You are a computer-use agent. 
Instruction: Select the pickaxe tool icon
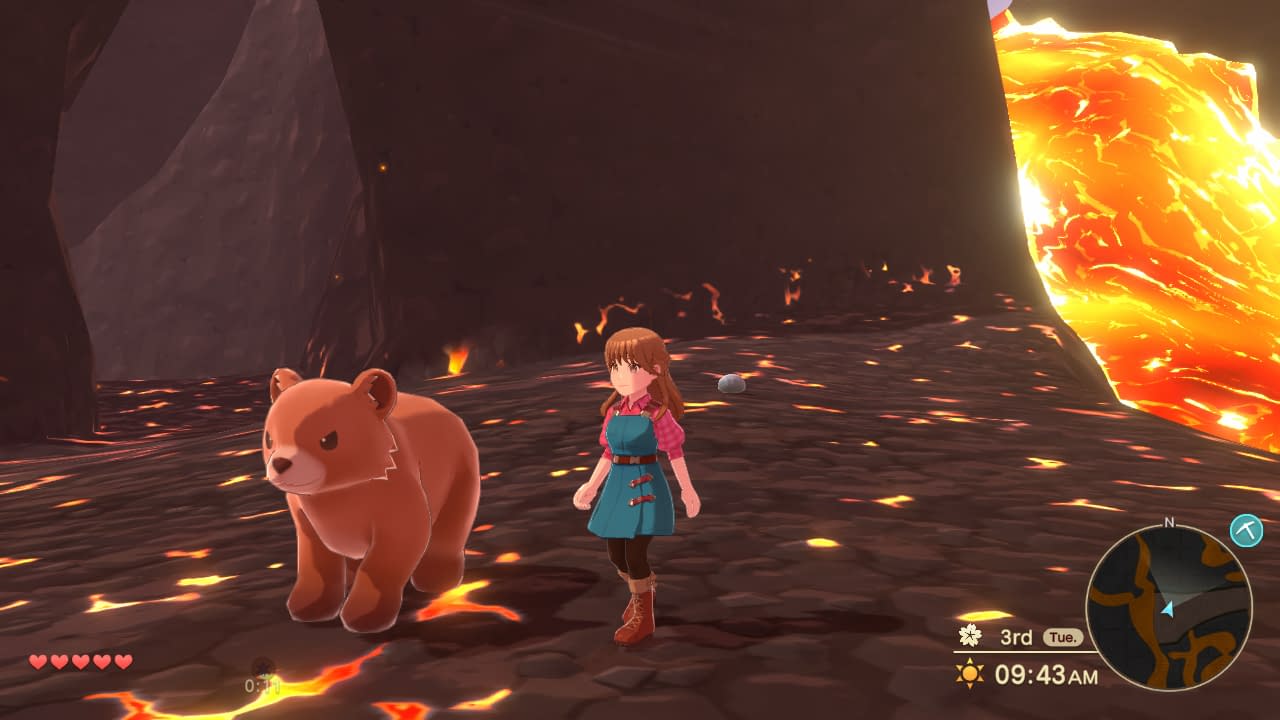click(x=1246, y=530)
